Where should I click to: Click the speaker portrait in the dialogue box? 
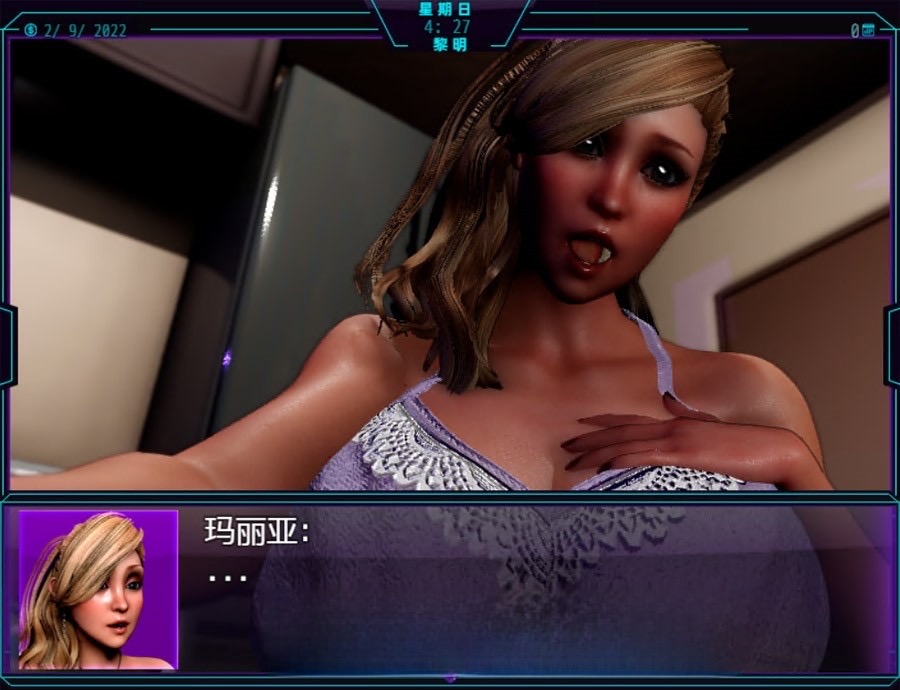97,590
